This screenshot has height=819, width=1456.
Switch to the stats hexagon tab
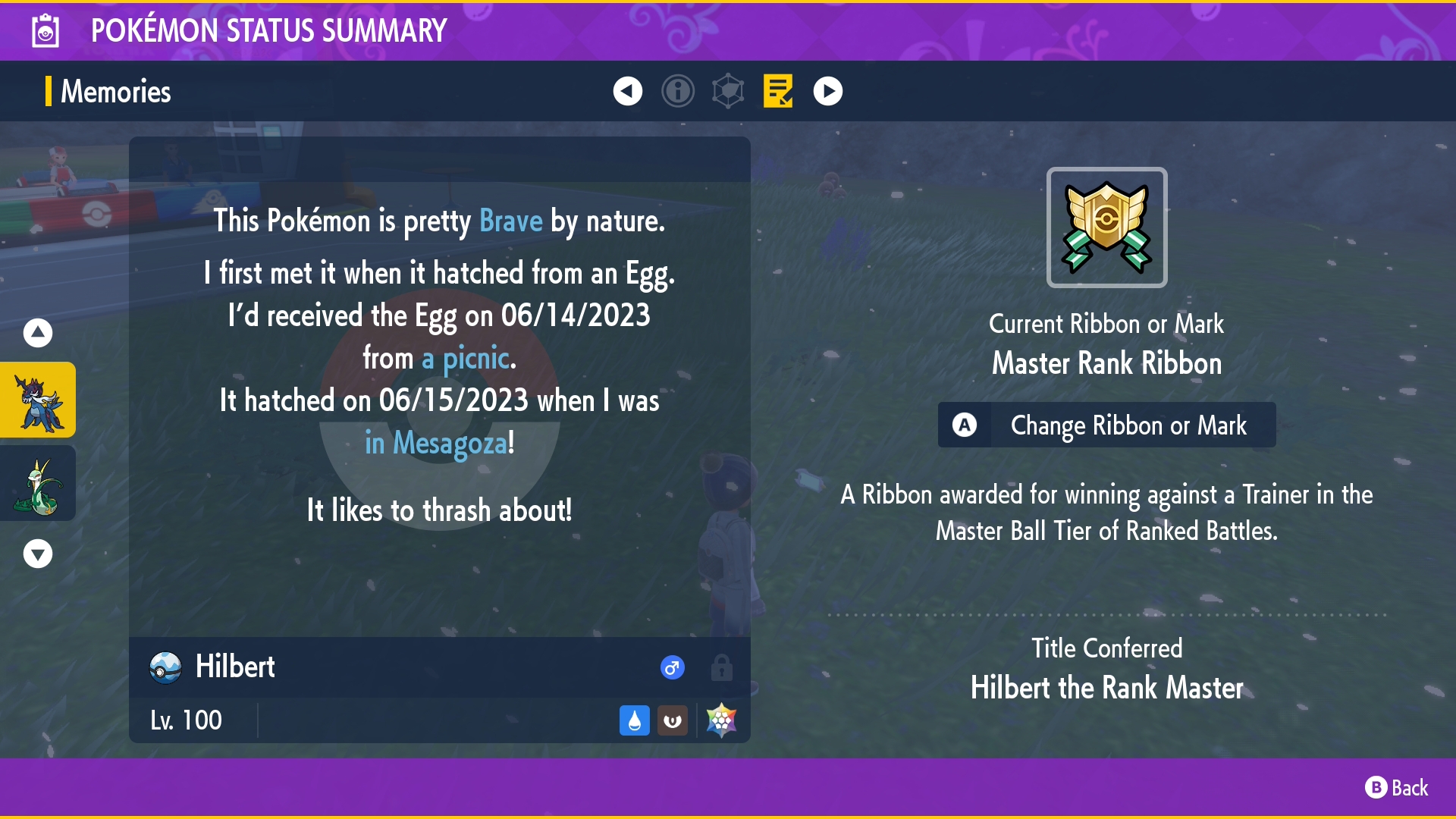coord(728,91)
